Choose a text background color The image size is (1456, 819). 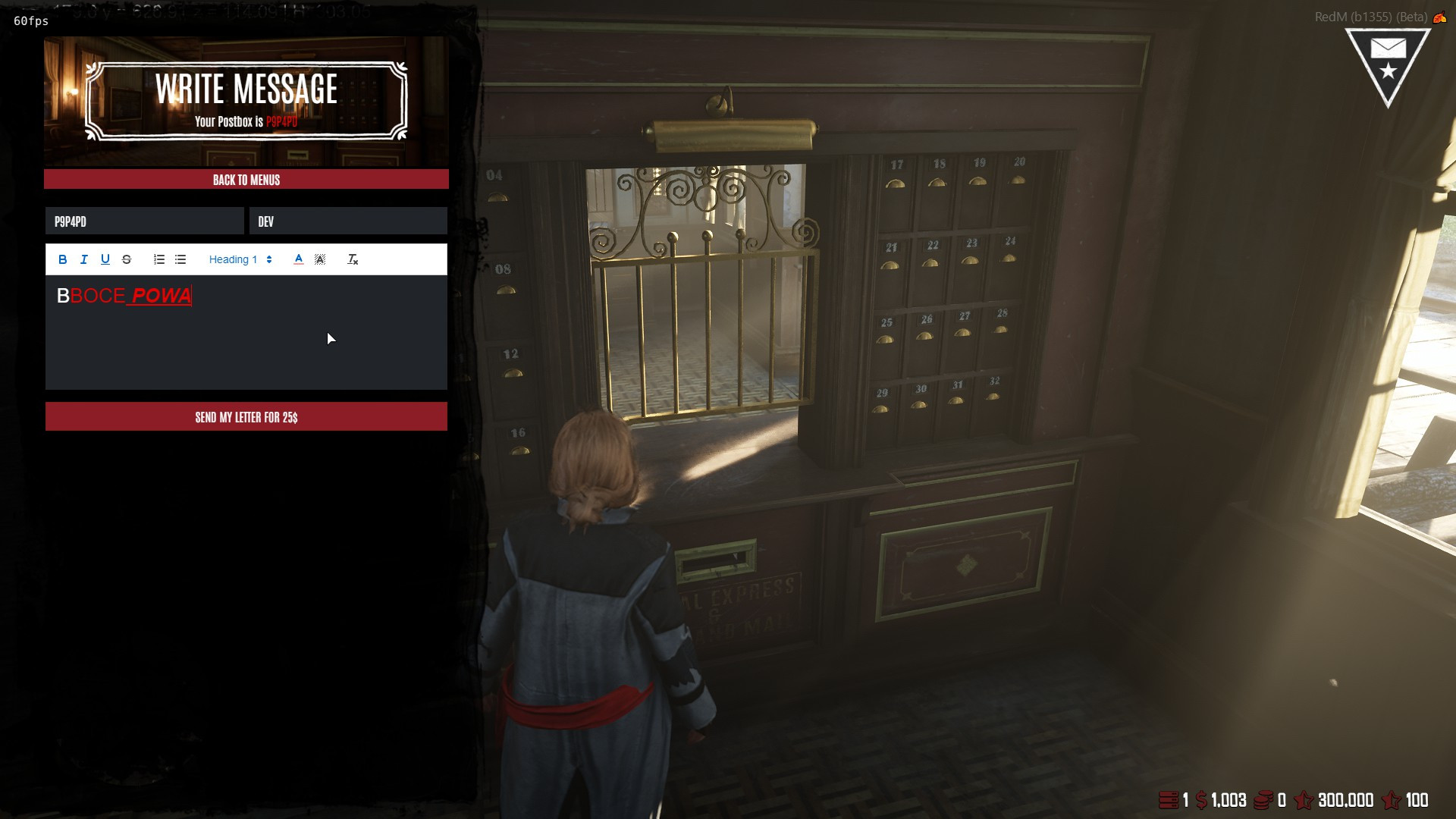coord(320,259)
